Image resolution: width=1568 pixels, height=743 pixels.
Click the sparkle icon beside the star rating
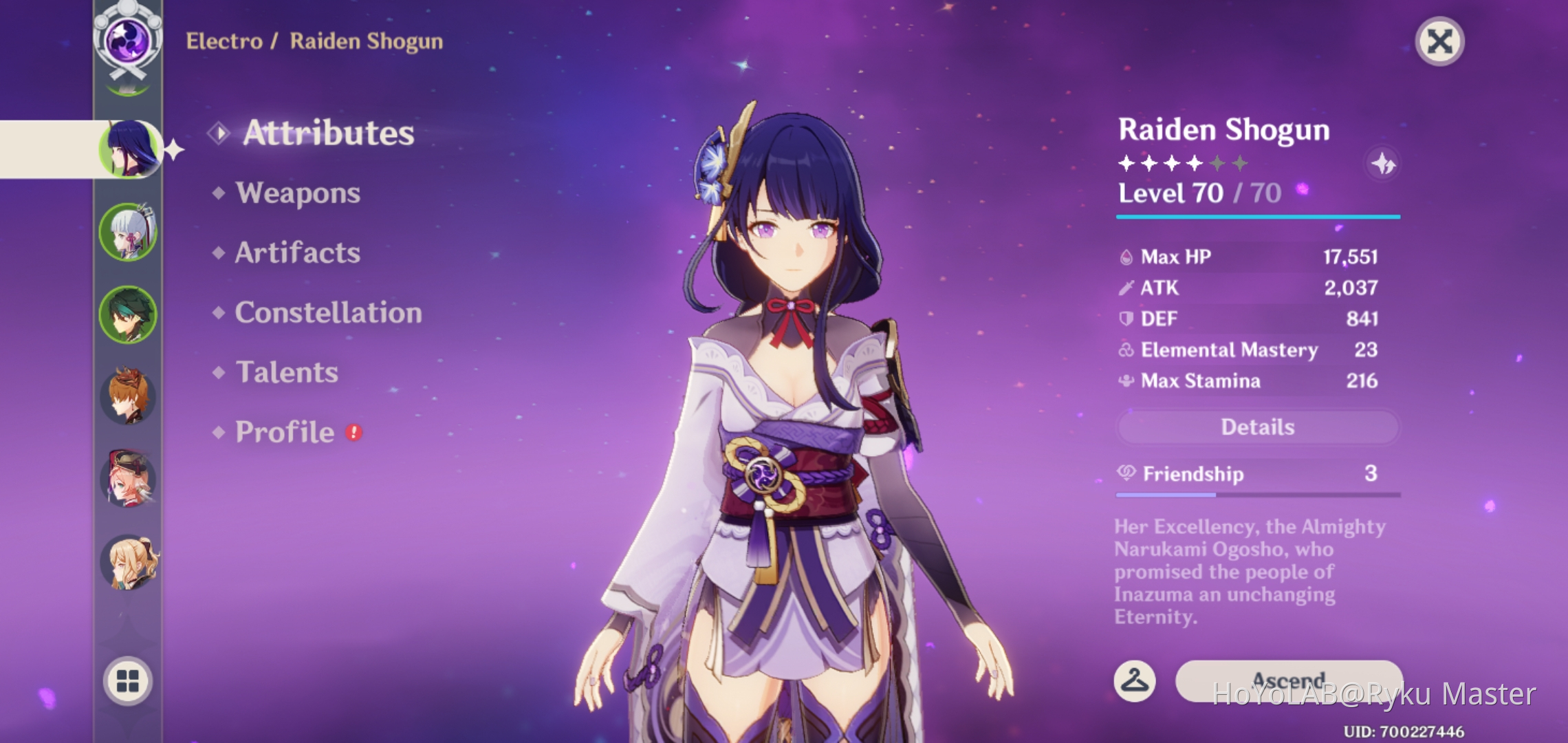1383,164
